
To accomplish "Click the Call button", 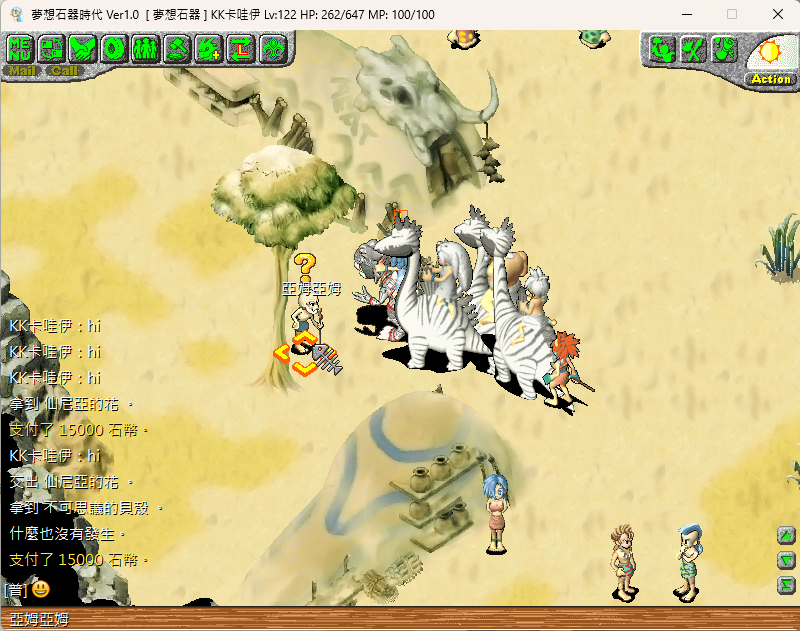I will (x=64, y=71).
